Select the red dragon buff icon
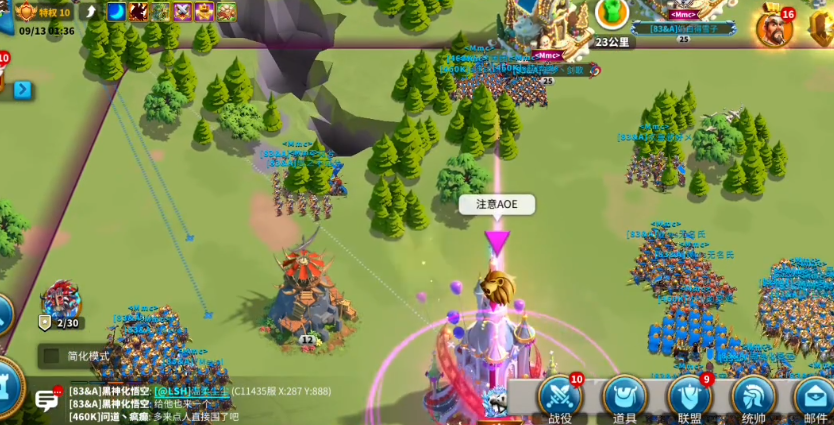Image resolution: width=834 pixels, height=425 pixels. coord(139,12)
